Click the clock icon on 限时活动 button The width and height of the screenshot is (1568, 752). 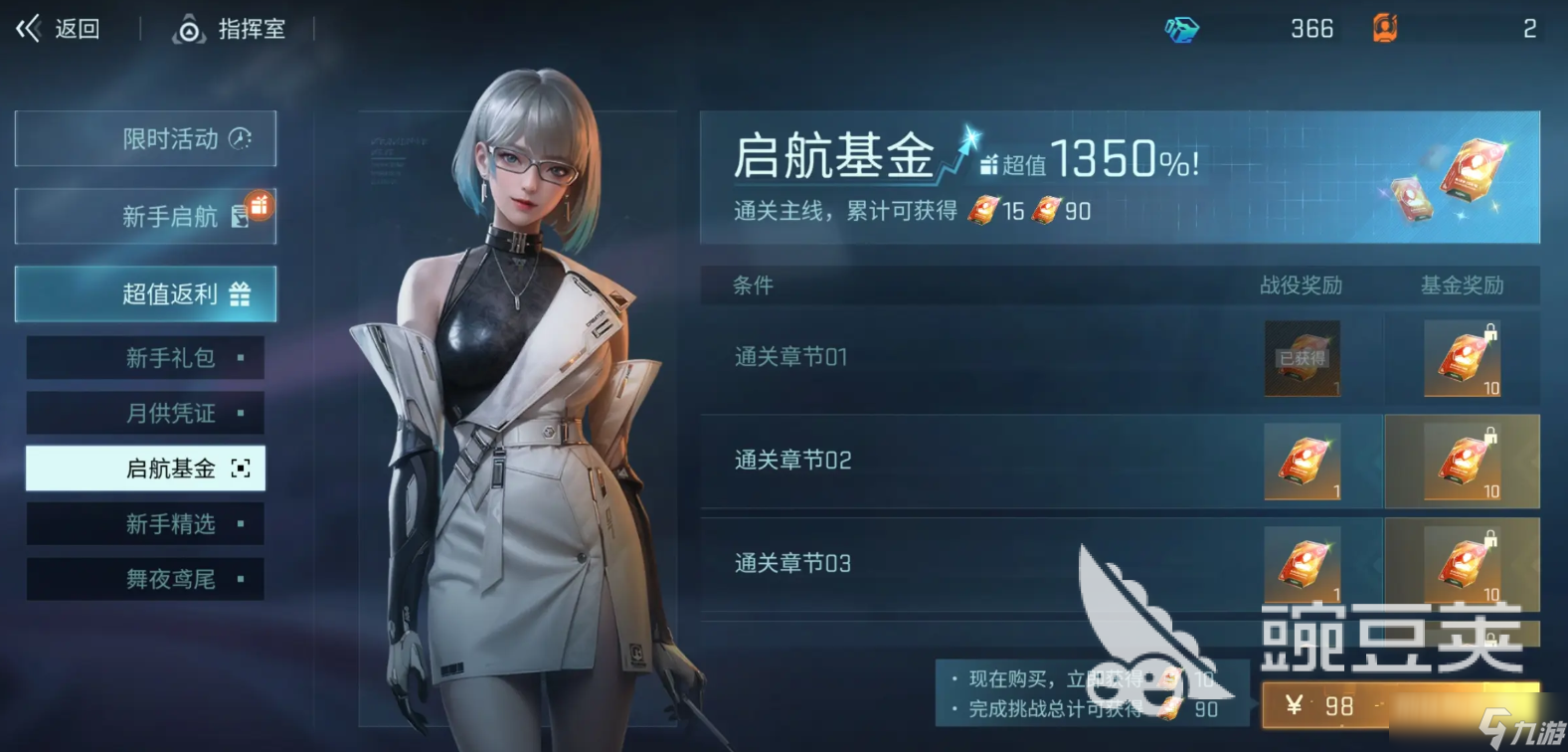239,139
